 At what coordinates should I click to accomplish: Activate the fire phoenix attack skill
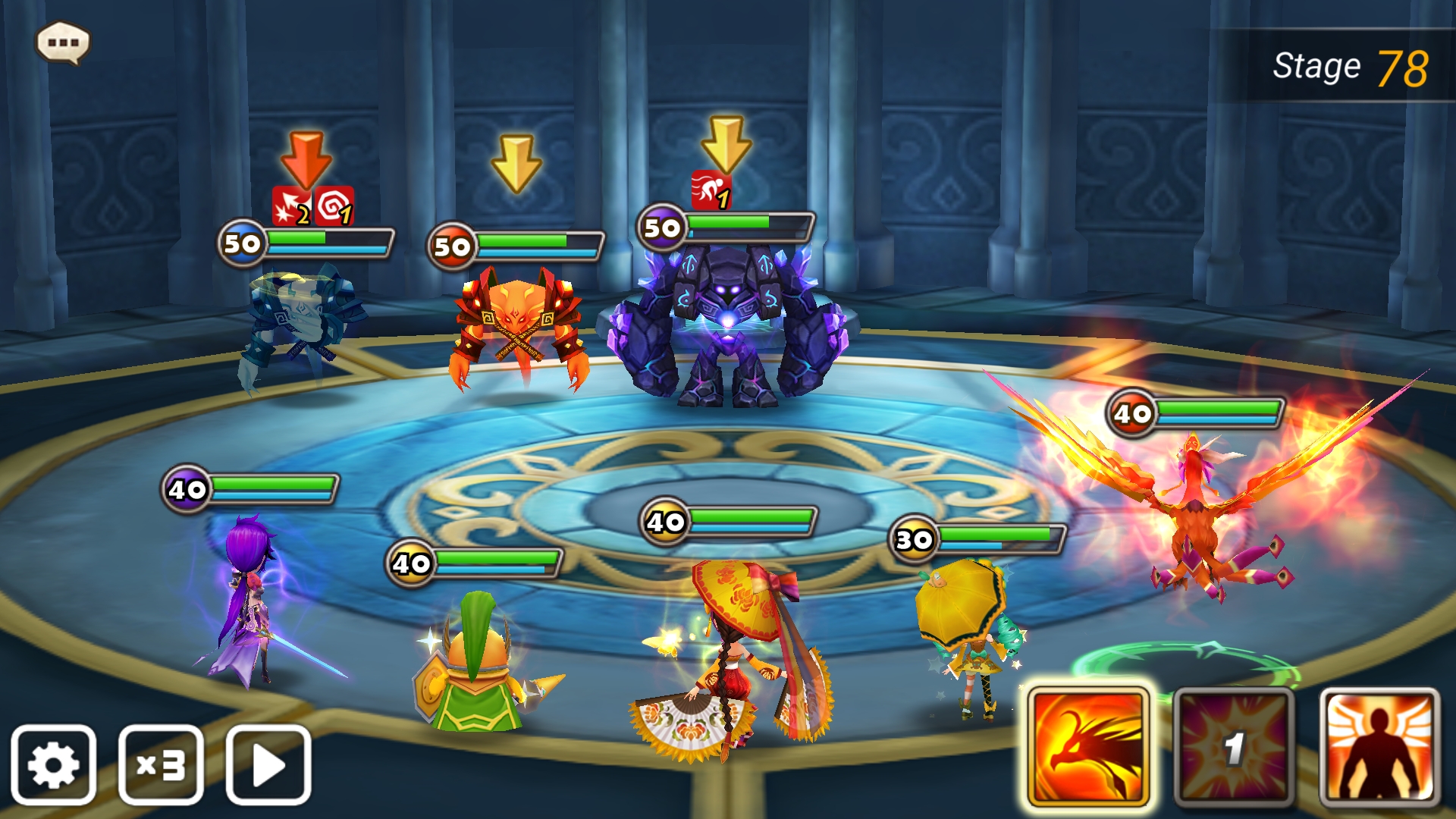pos(1088,747)
